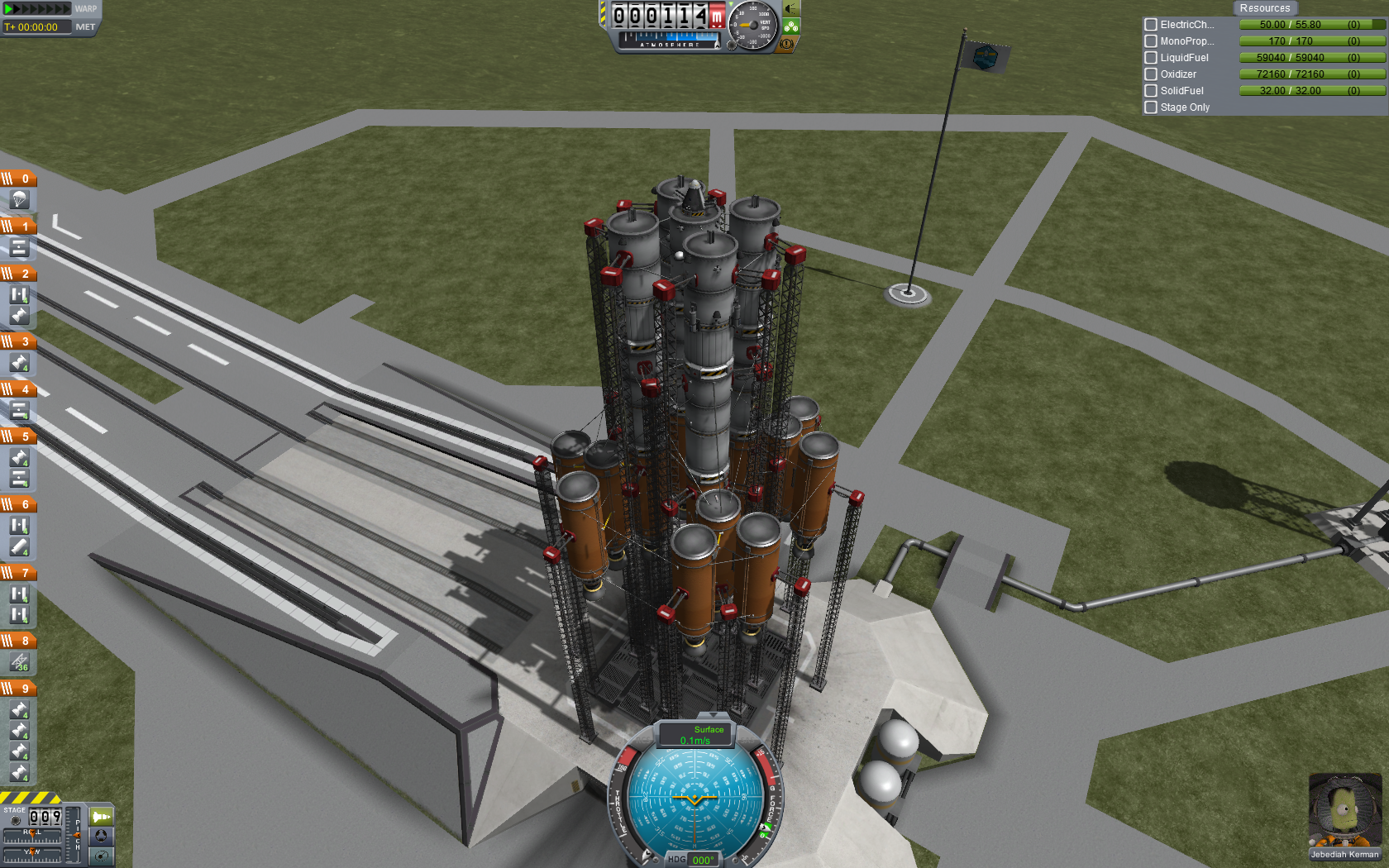Select the stage 8 group icon
1389x868 pixels.
19,662
